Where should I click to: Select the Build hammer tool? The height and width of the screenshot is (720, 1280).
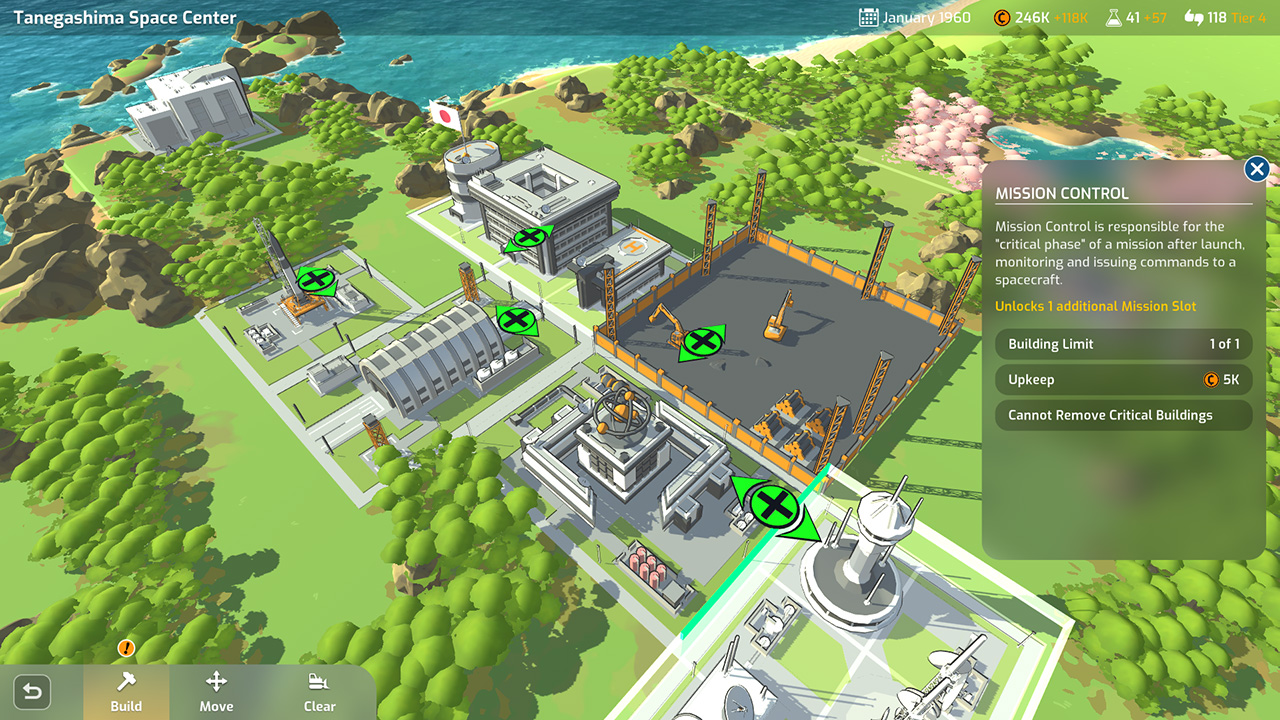click(126, 691)
